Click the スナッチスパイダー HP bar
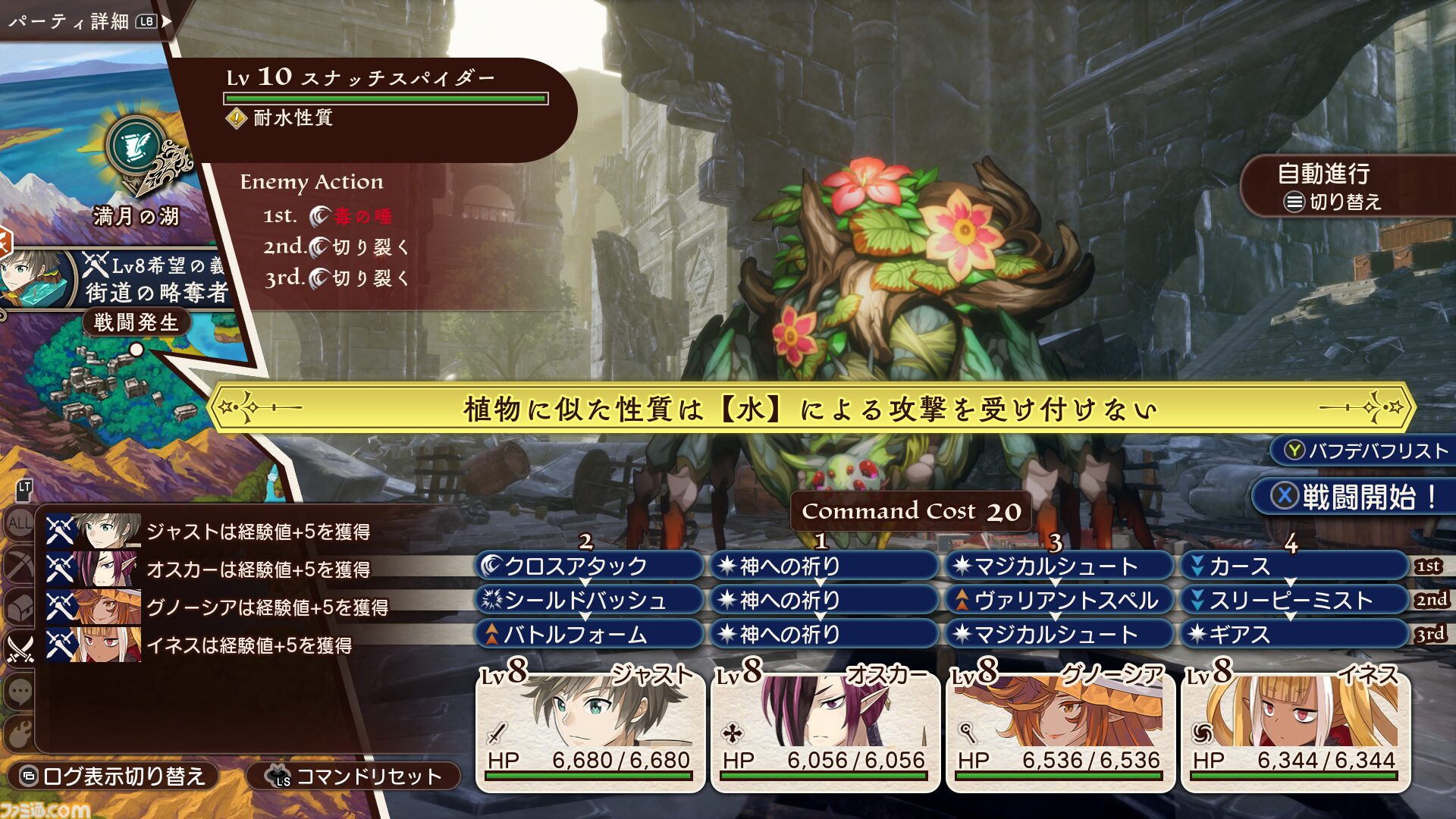This screenshot has width=1456, height=819. (x=387, y=96)
